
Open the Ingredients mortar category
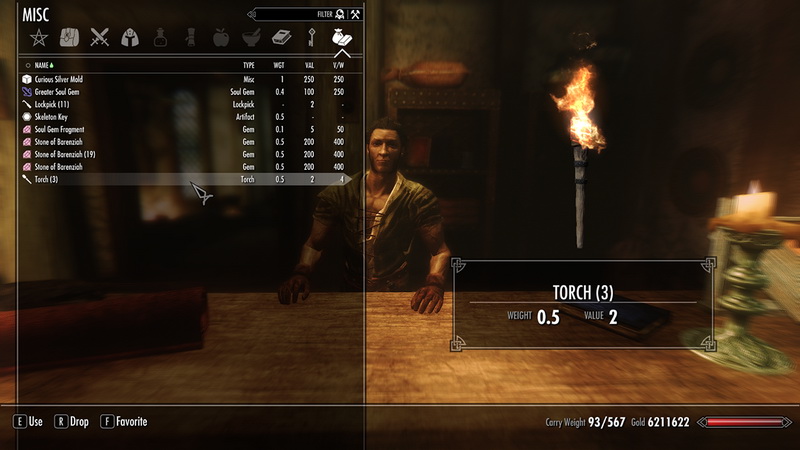coord(251,38)
